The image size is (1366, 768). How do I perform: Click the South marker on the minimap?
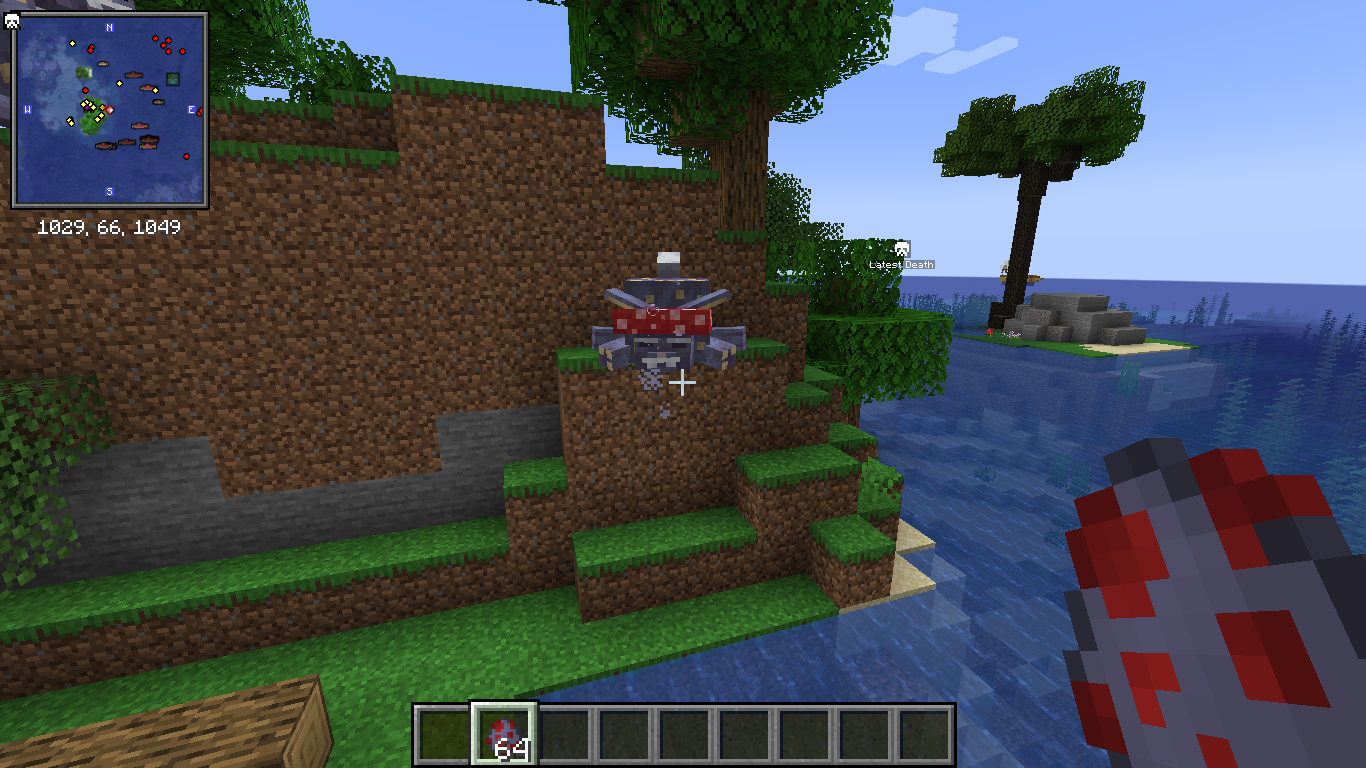[x=109, y=191]
